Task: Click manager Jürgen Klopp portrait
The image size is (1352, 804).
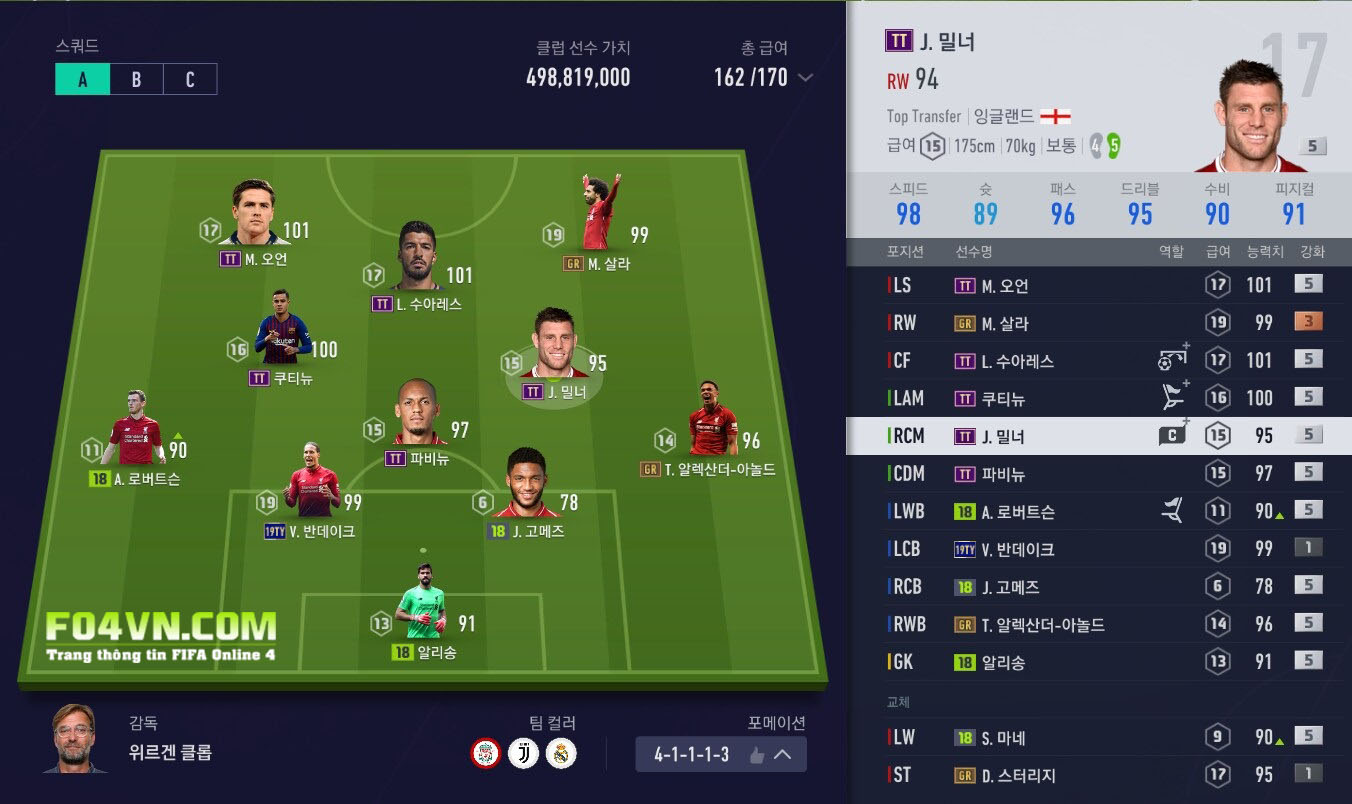Action: coord(75,739)
